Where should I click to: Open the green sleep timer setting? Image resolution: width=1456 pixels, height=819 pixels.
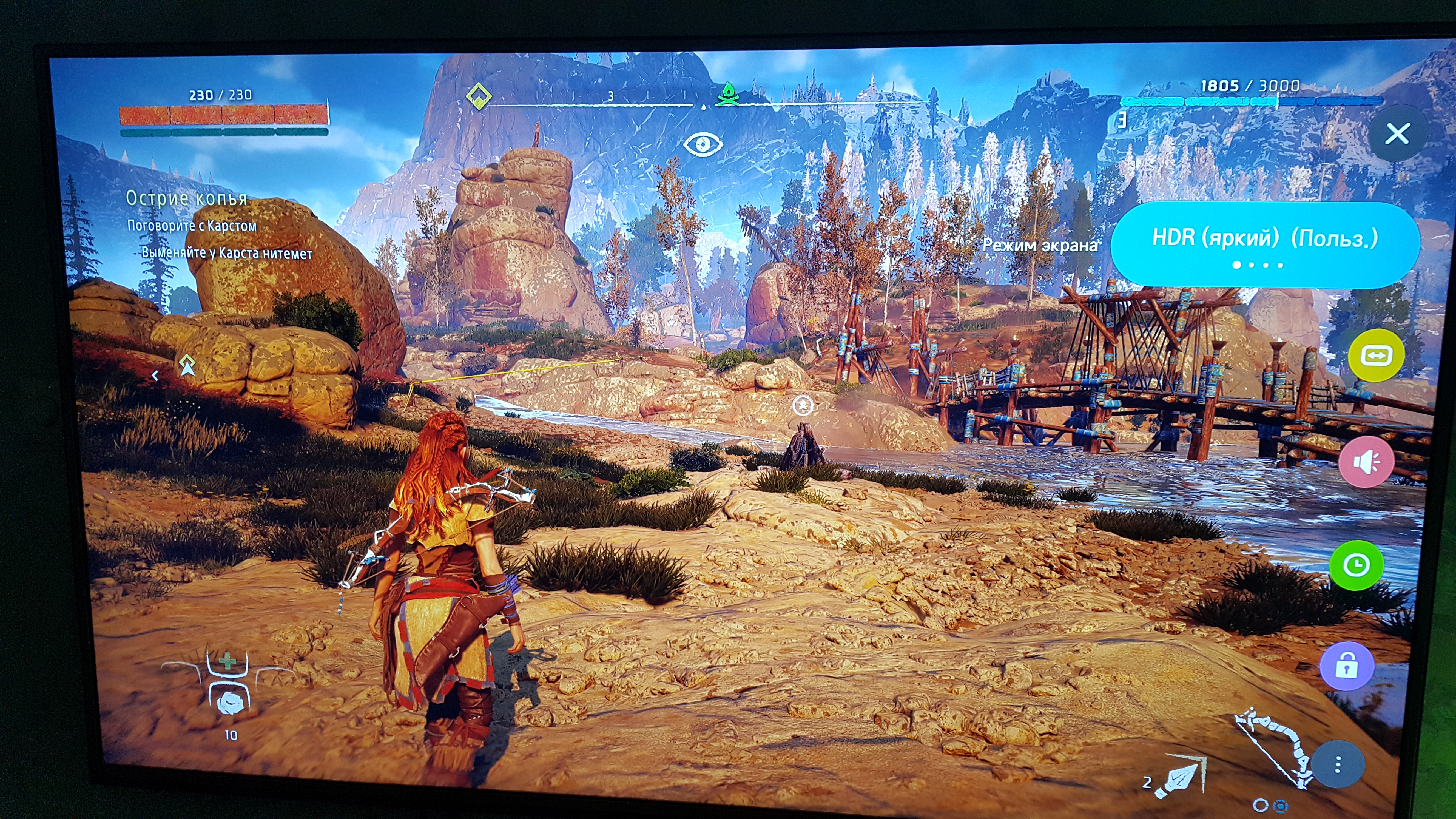pyautogui.click(x=1357, y=565)
